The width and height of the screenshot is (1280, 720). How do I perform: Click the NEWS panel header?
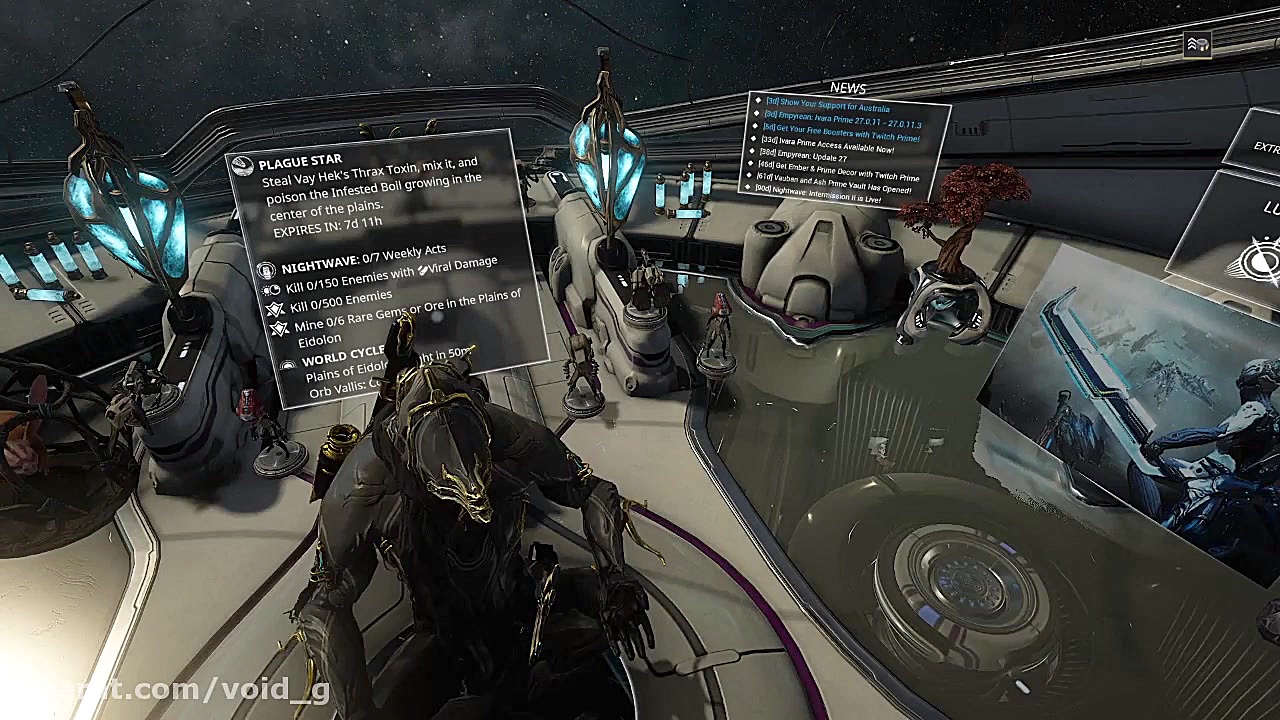(848, 88)
